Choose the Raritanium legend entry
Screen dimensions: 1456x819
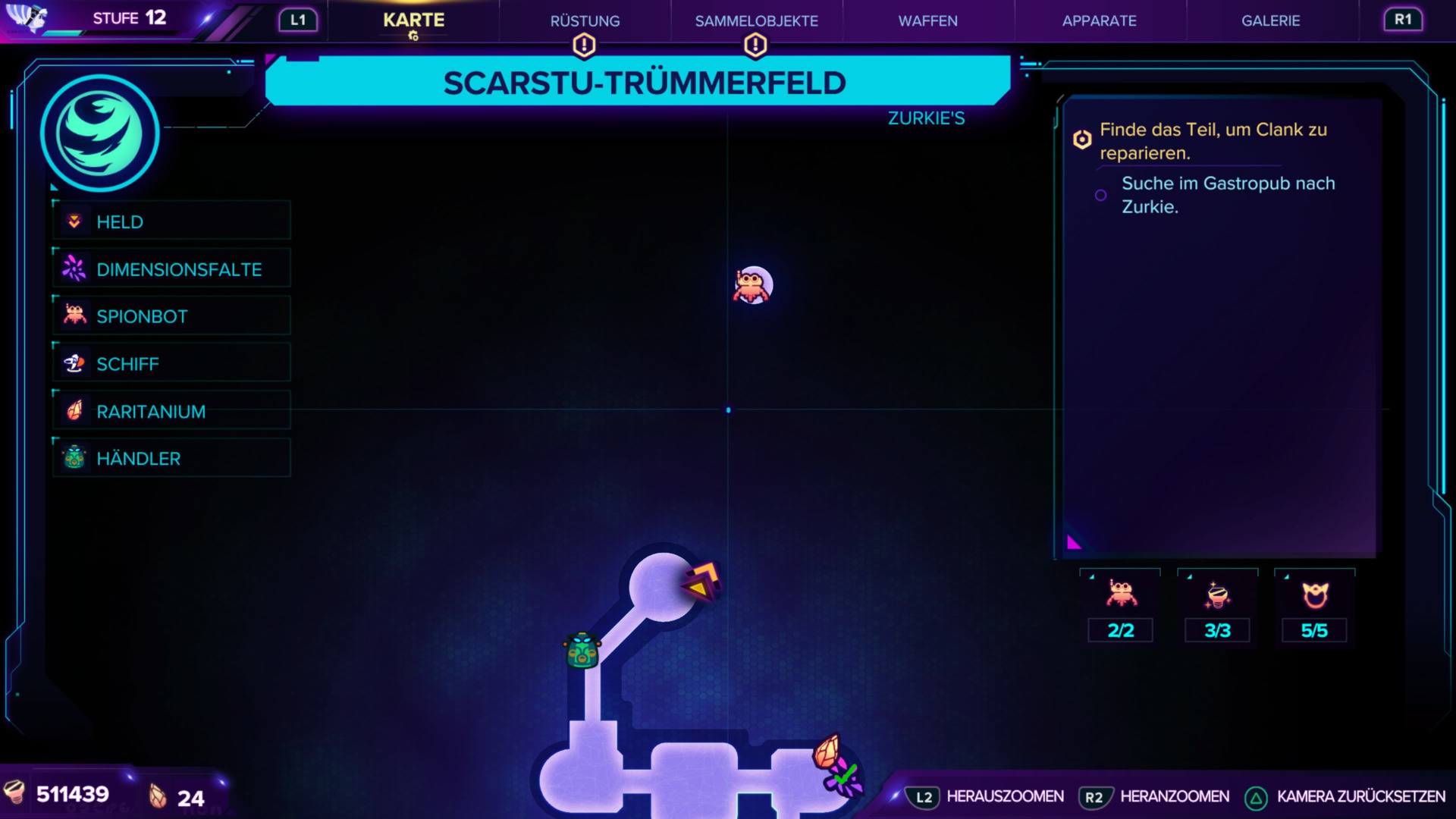[x=172, y=411]
